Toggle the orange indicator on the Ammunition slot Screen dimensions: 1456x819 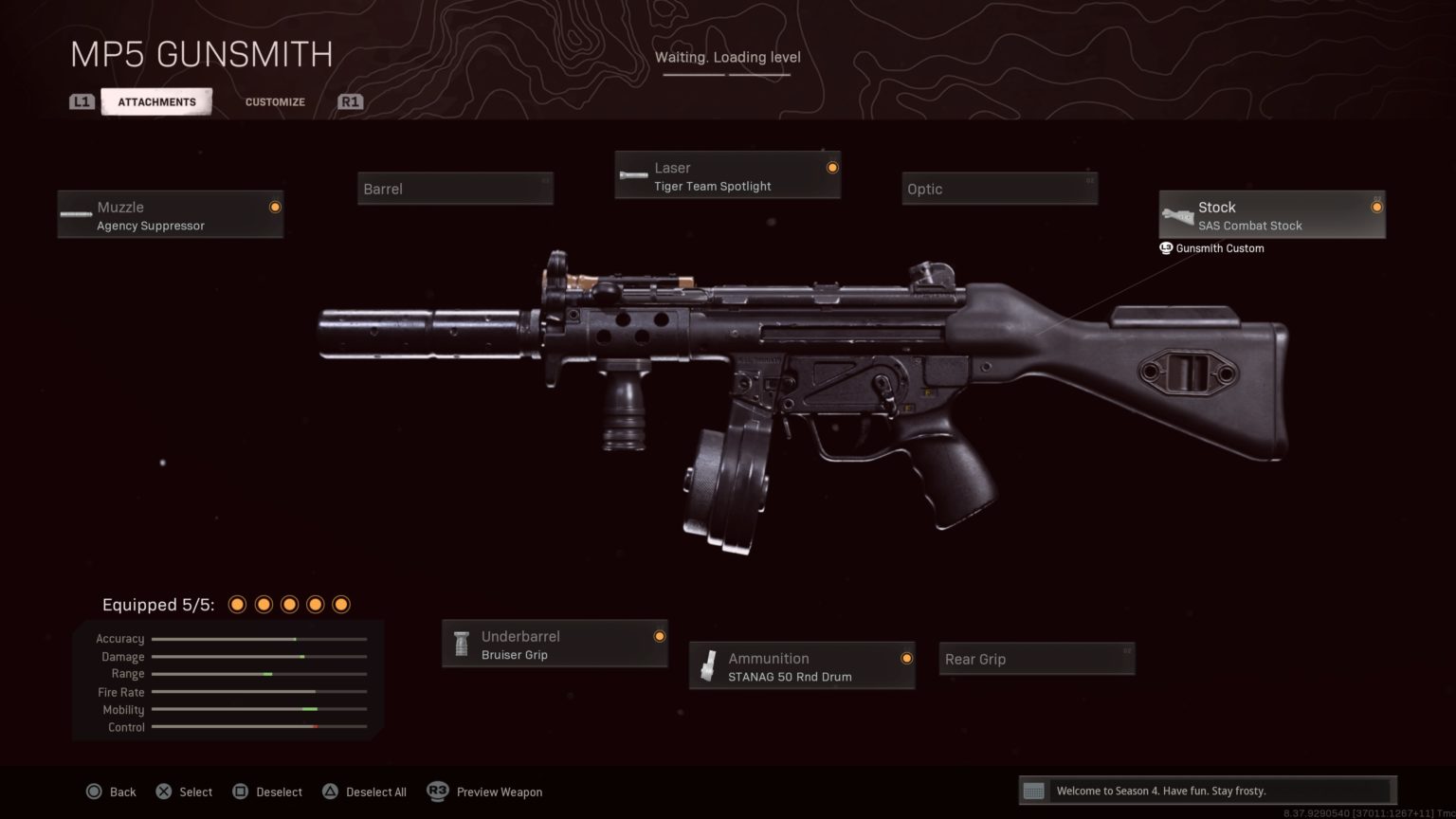(x=906, y=658)
